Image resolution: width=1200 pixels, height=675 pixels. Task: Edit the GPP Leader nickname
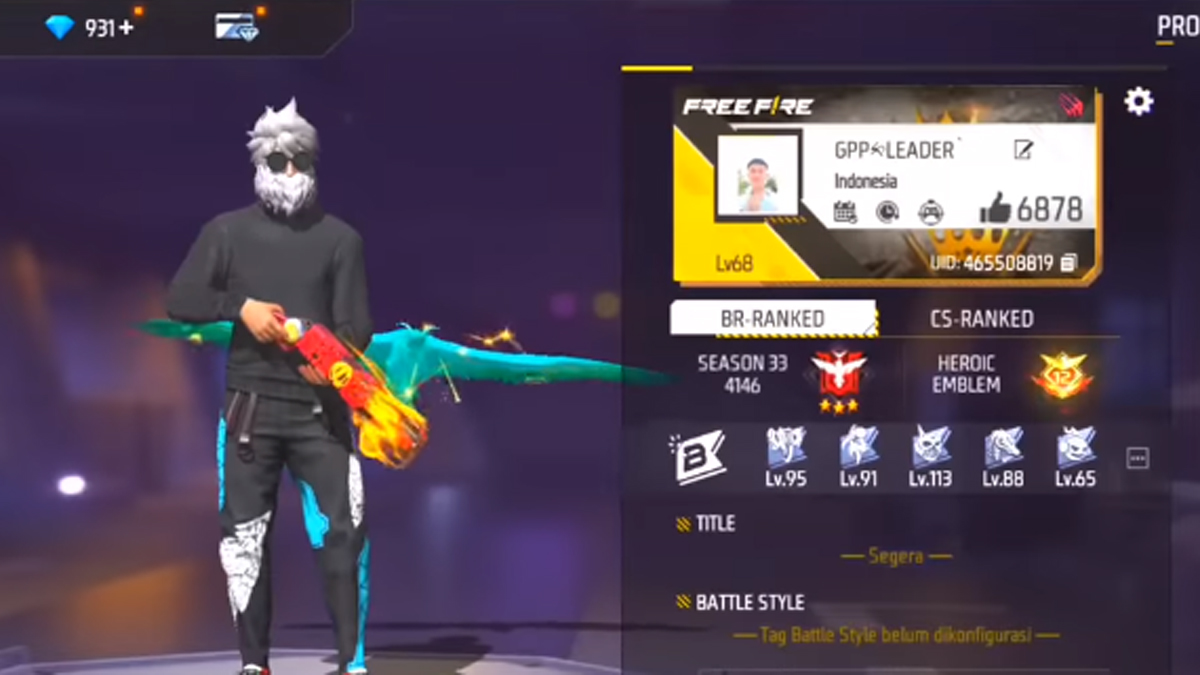coord(1023,150)
